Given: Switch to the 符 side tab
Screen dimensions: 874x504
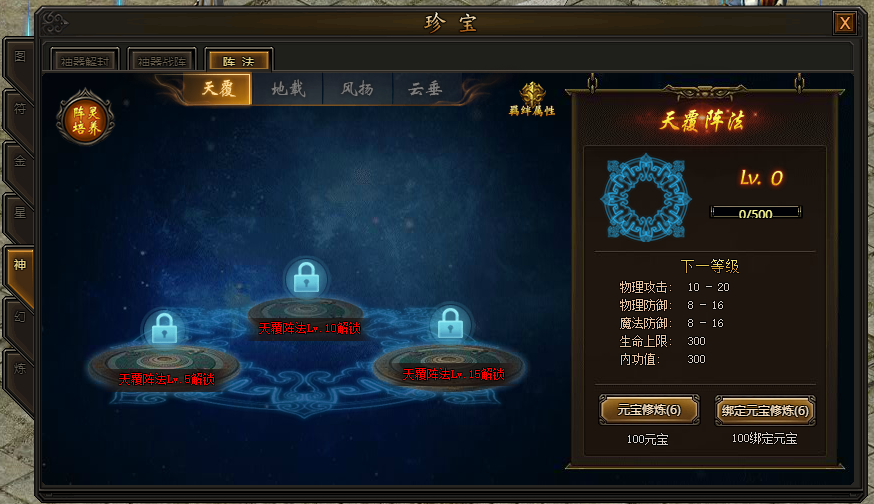Looking at the screenshot, I should click(x=19, y=108).
